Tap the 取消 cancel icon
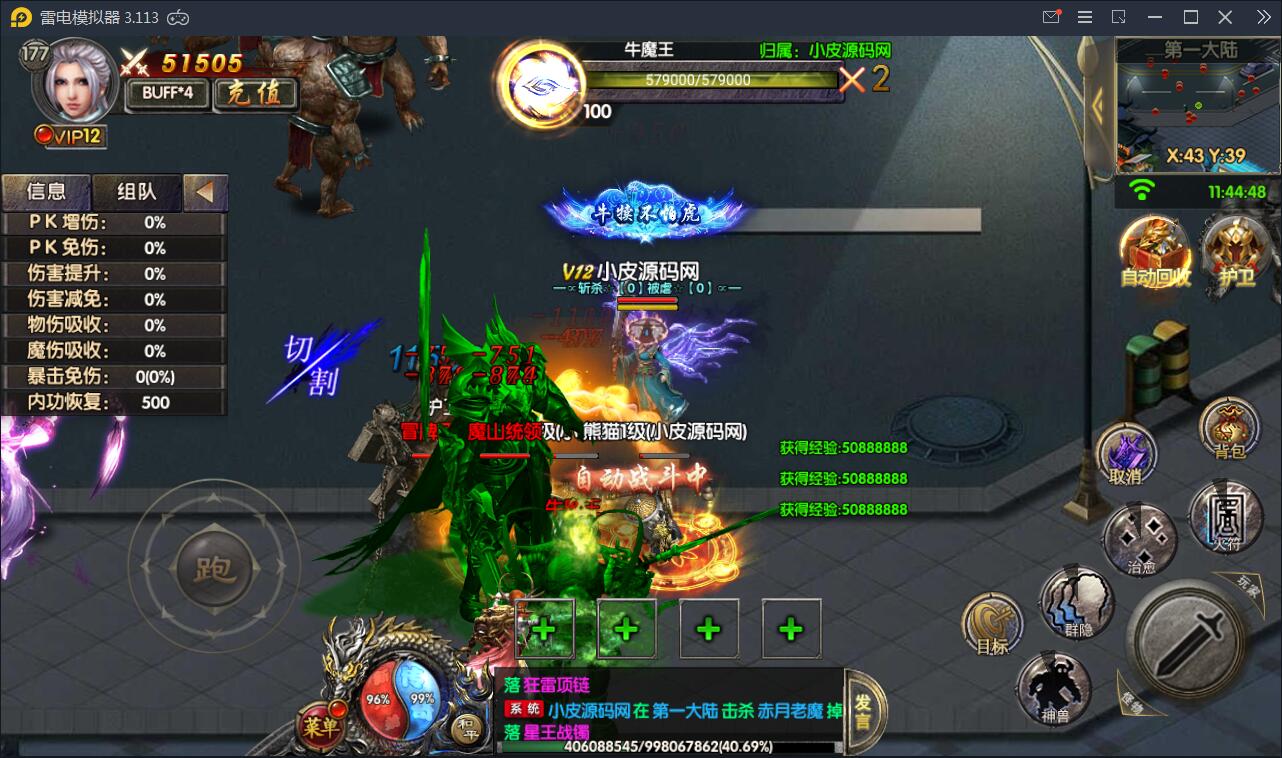The height and width of the screenshot is (758, 1282). [x=1128, y=452]
